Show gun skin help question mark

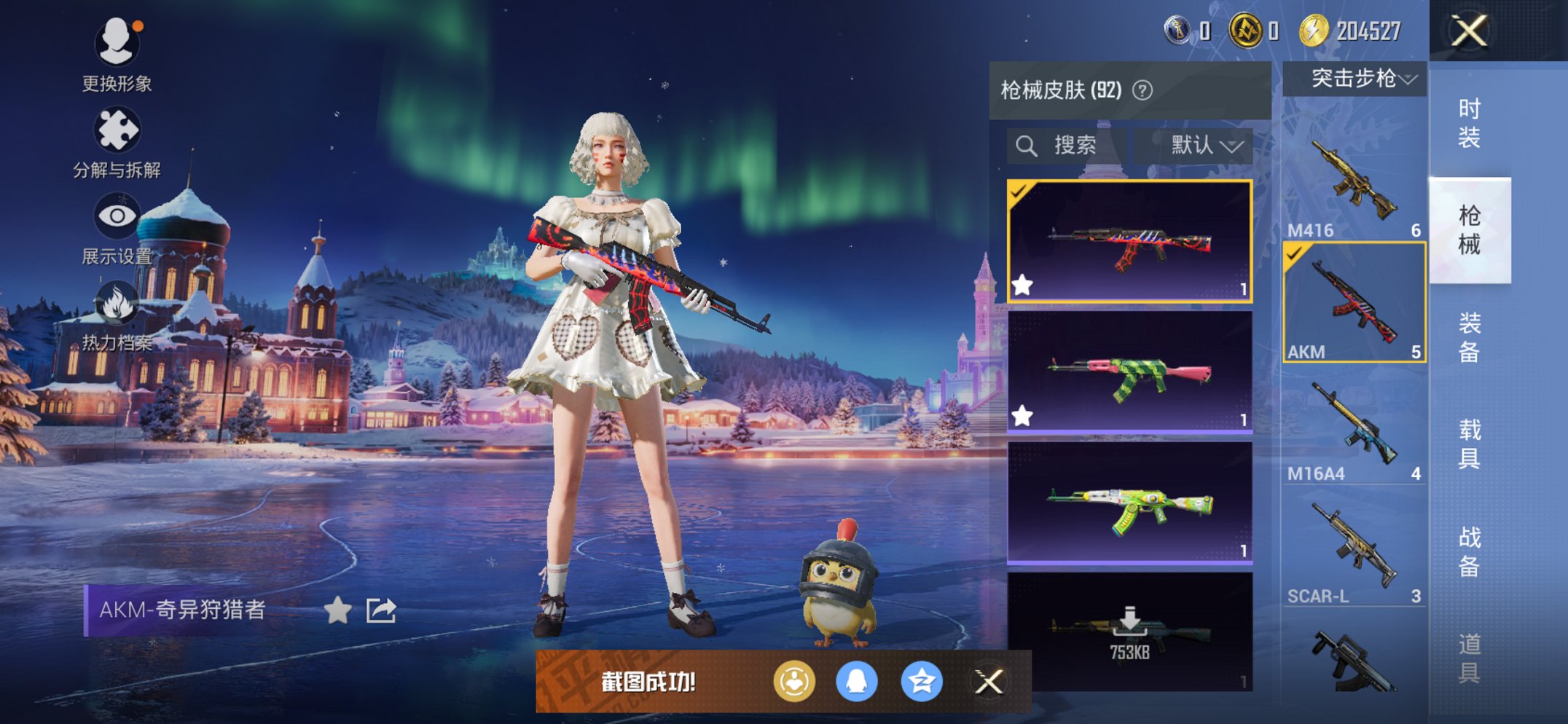(x=1142, y=90)
